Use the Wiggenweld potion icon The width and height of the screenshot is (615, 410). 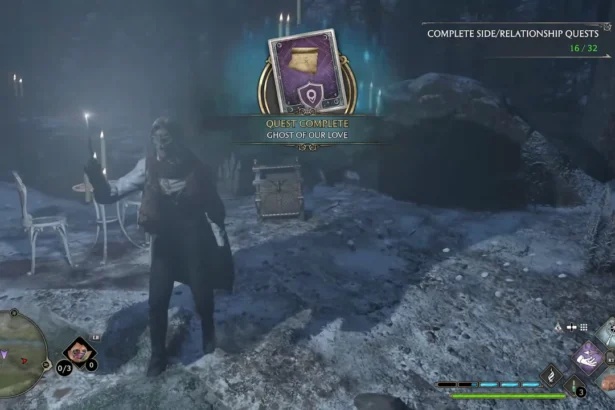point(577,386)
